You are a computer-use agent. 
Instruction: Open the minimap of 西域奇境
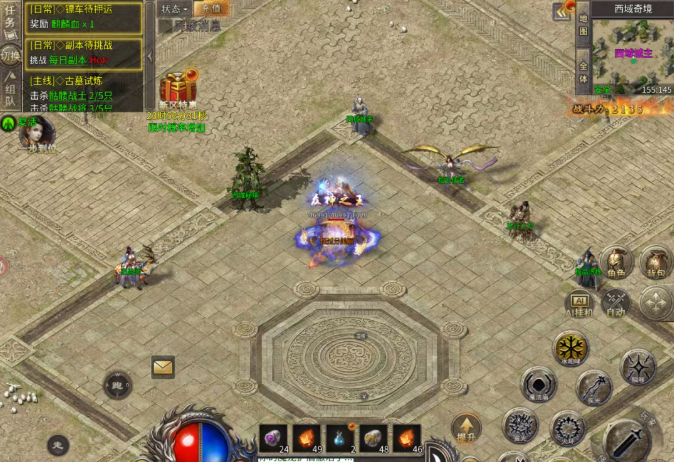pyautogui.click(x=631, y=55)
